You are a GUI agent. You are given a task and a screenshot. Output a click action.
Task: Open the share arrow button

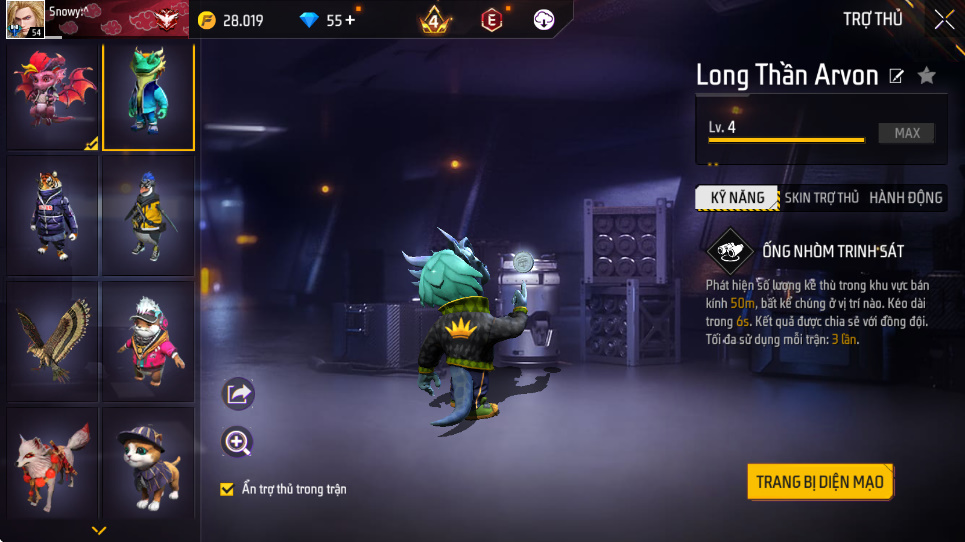click(x=238, y=394)
